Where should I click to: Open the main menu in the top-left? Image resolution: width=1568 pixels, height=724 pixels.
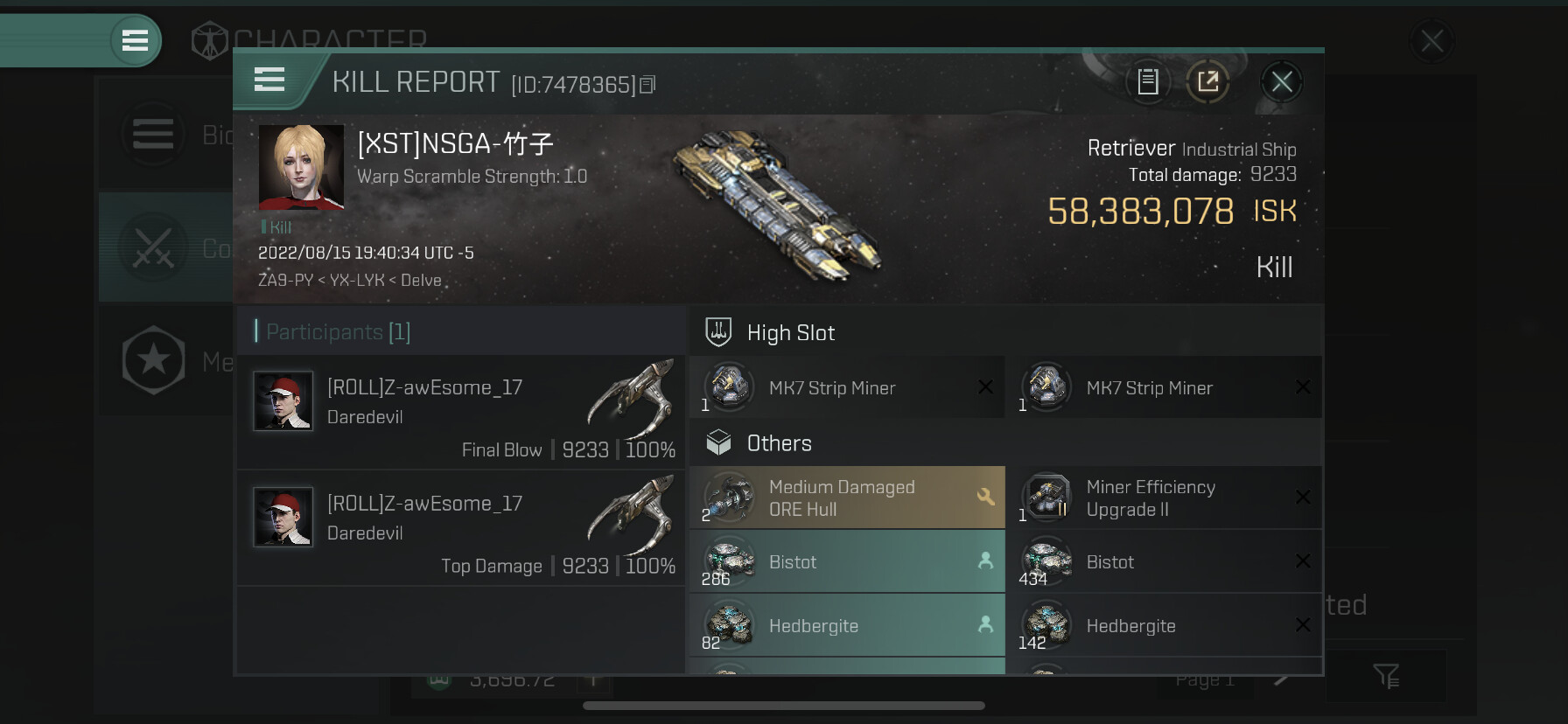click(135, 40)
